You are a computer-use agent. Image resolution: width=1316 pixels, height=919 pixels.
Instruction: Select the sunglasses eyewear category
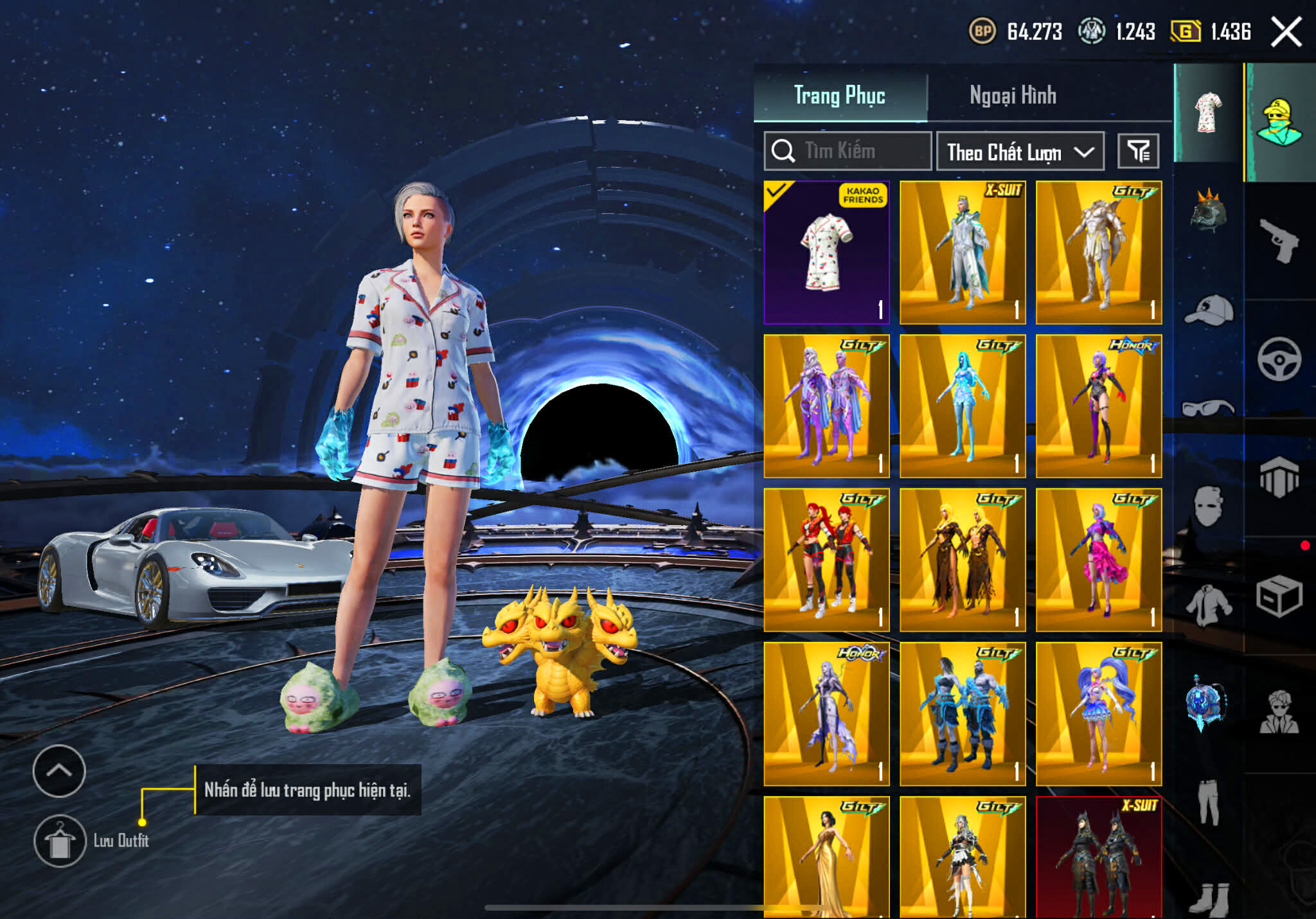click(x=1208, y=408)
